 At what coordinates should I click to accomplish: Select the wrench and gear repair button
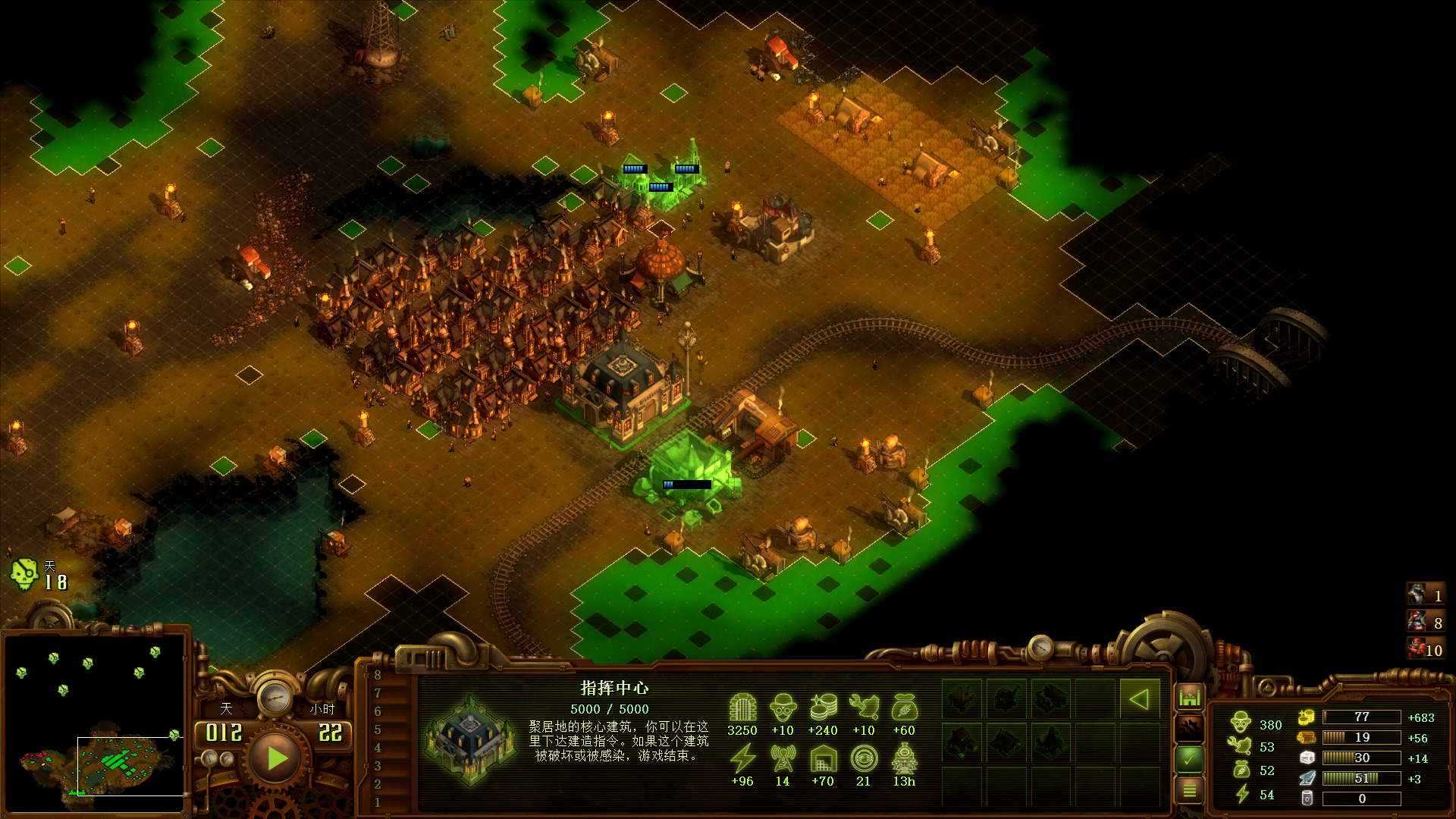(1189, 728)
